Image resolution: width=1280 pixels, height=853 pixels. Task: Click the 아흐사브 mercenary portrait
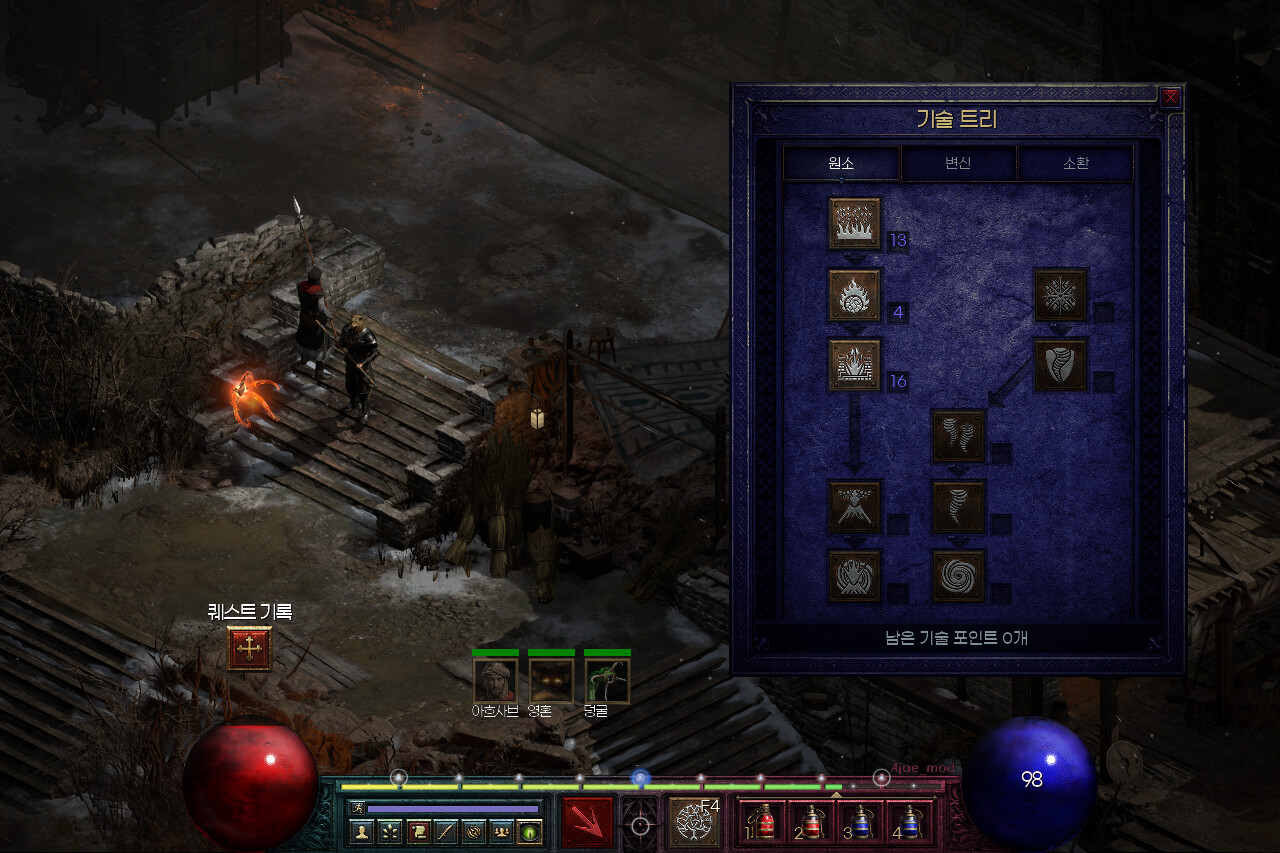(495, 680)
